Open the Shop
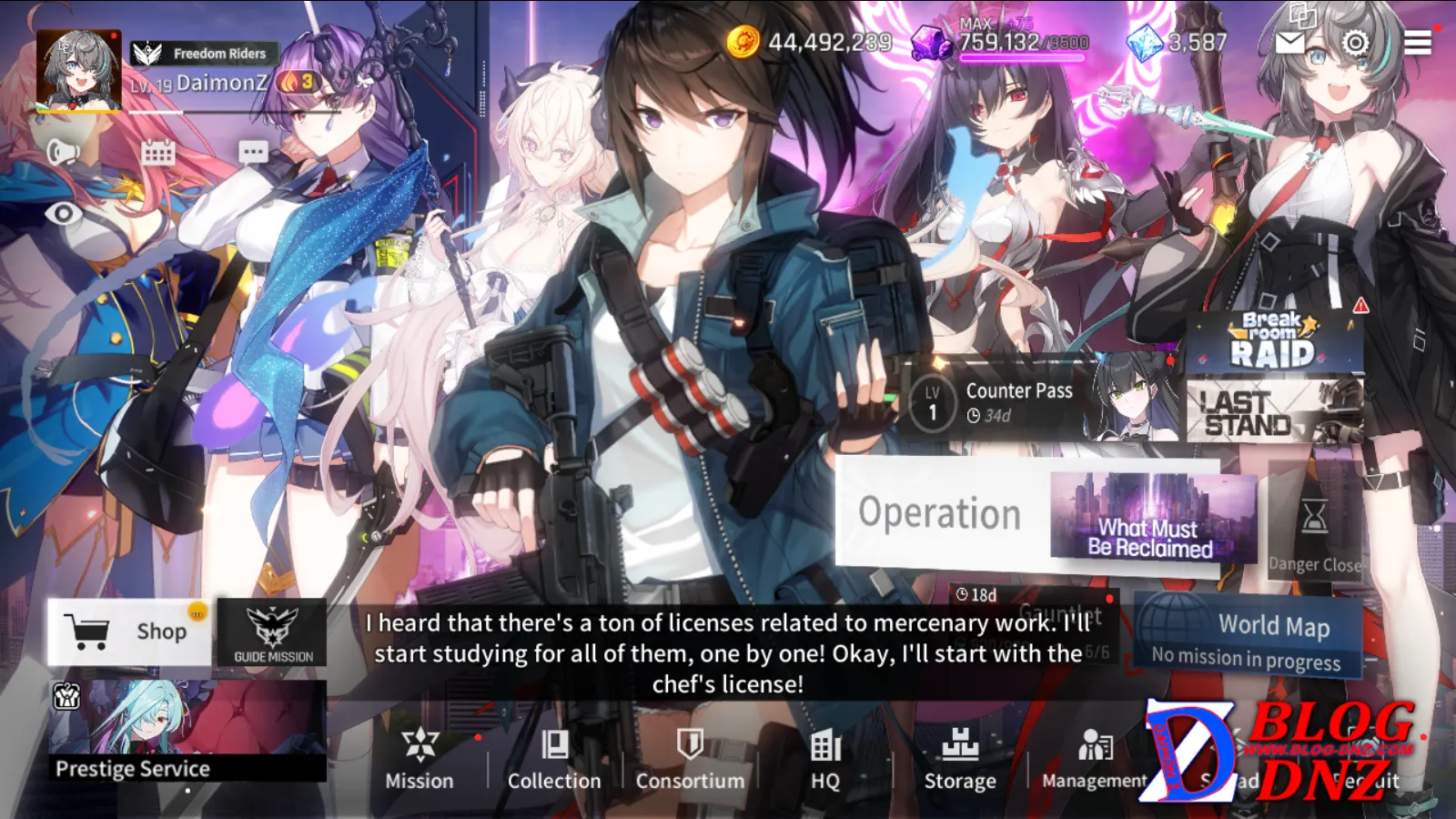 (129, 631)
